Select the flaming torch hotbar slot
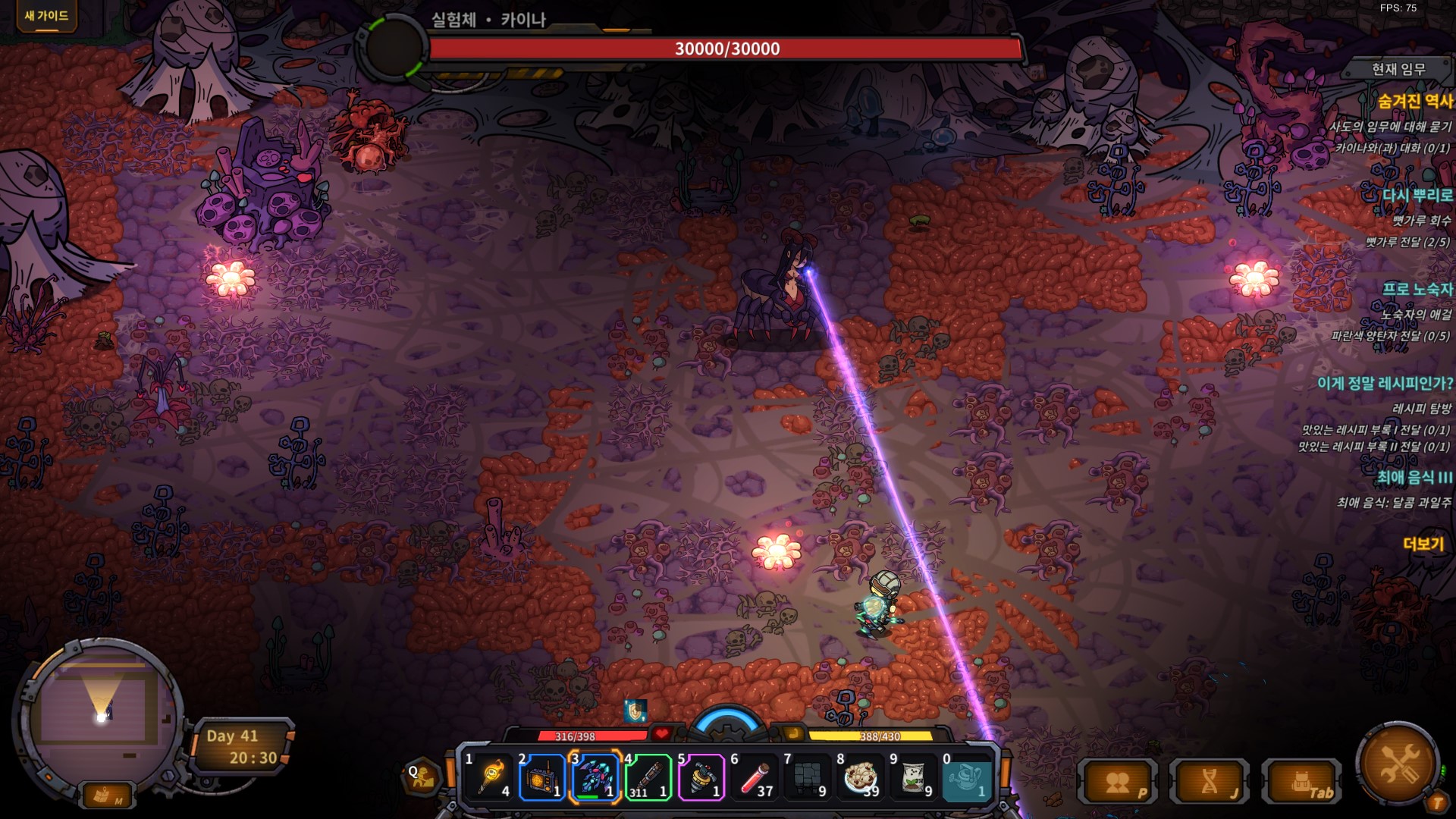 click(490, 777)
